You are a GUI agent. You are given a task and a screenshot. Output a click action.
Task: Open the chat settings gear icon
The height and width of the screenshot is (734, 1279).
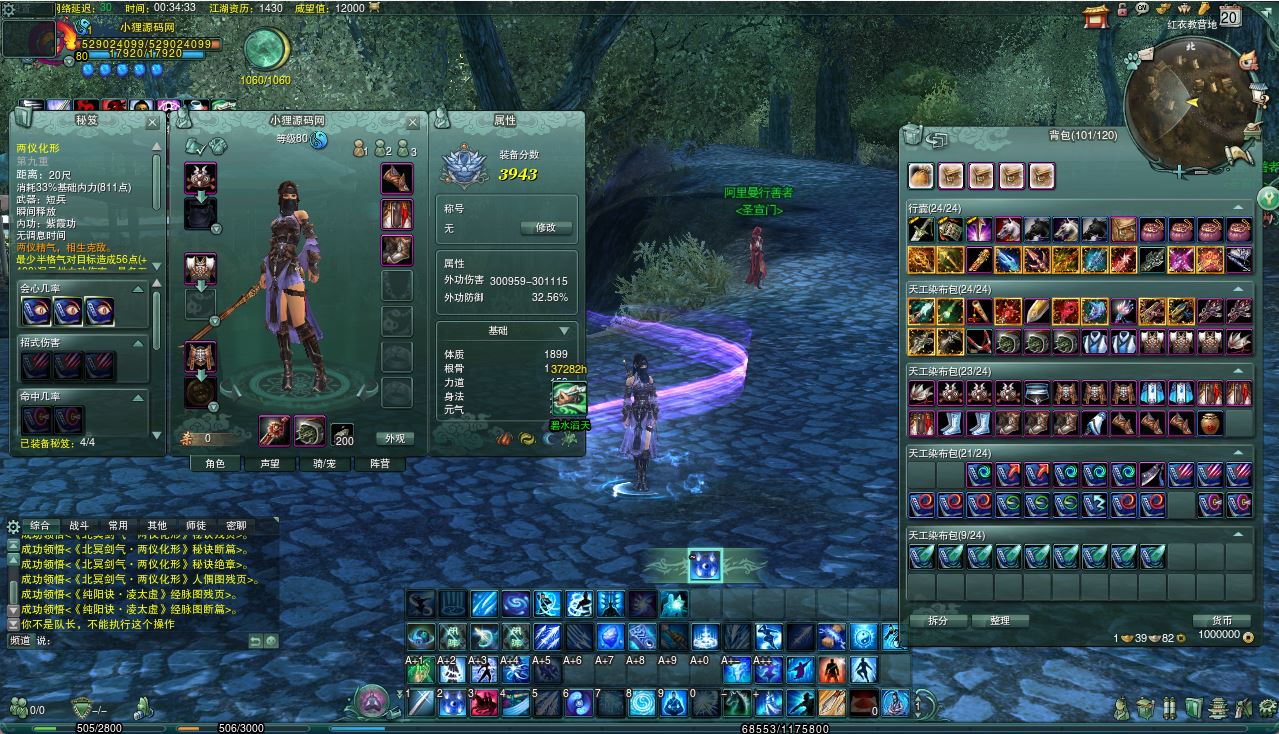(13, 526)
